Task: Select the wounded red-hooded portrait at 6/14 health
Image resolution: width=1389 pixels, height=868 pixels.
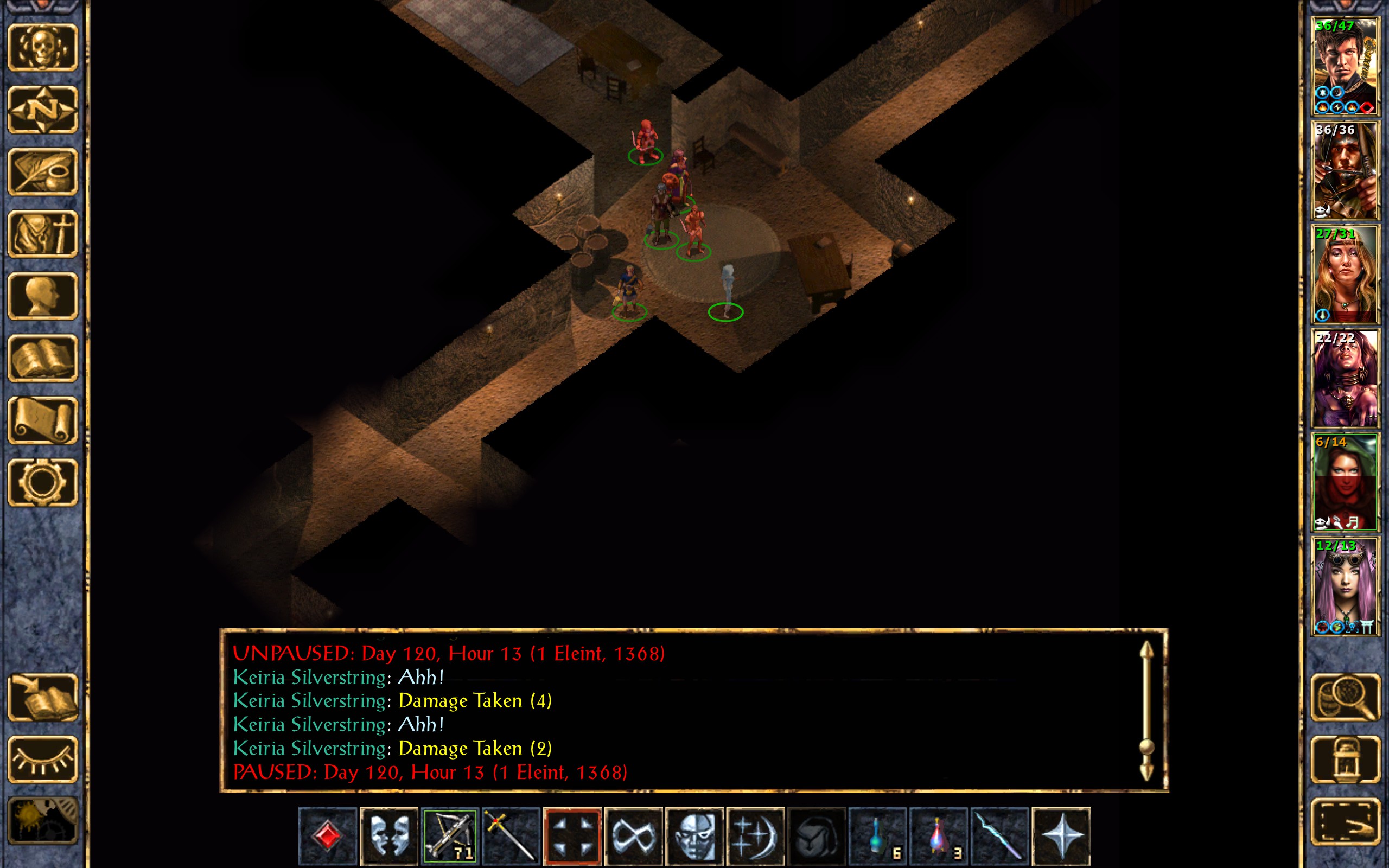Action: pos(1345,482)
